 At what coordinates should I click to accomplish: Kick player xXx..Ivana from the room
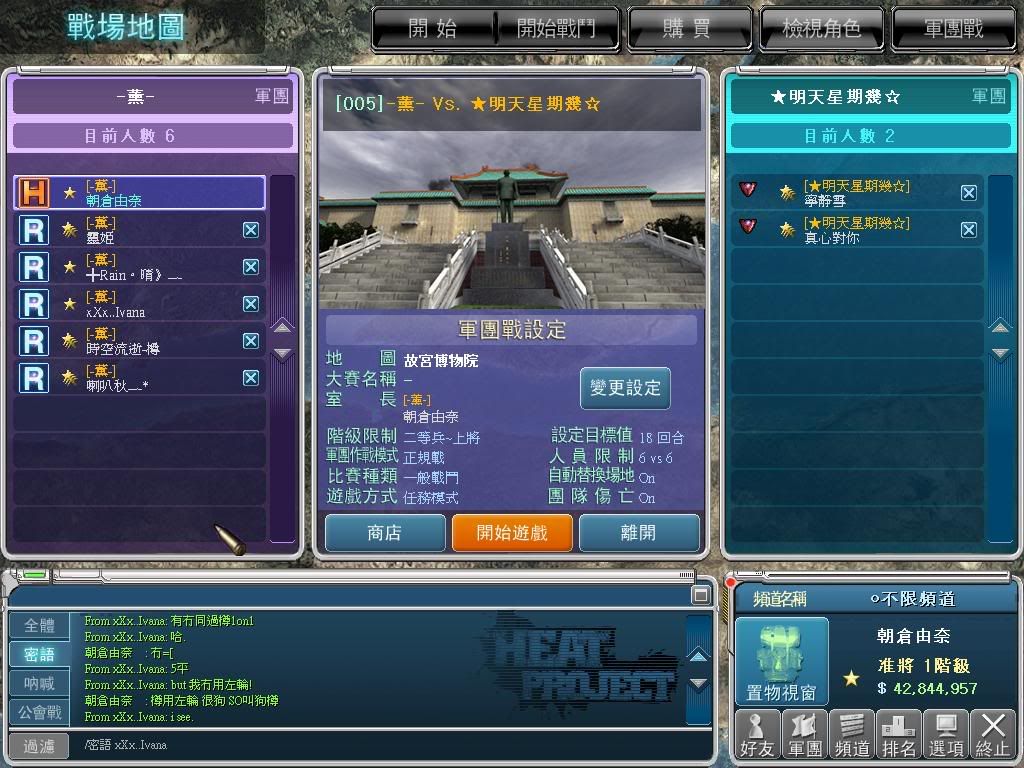251,304
